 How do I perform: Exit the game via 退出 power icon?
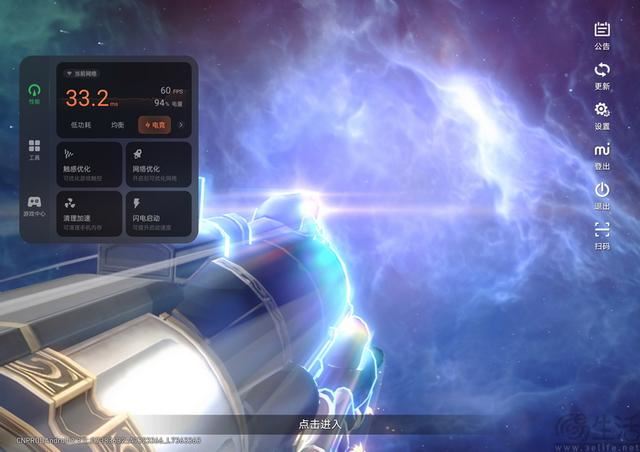tap(602, 193)
